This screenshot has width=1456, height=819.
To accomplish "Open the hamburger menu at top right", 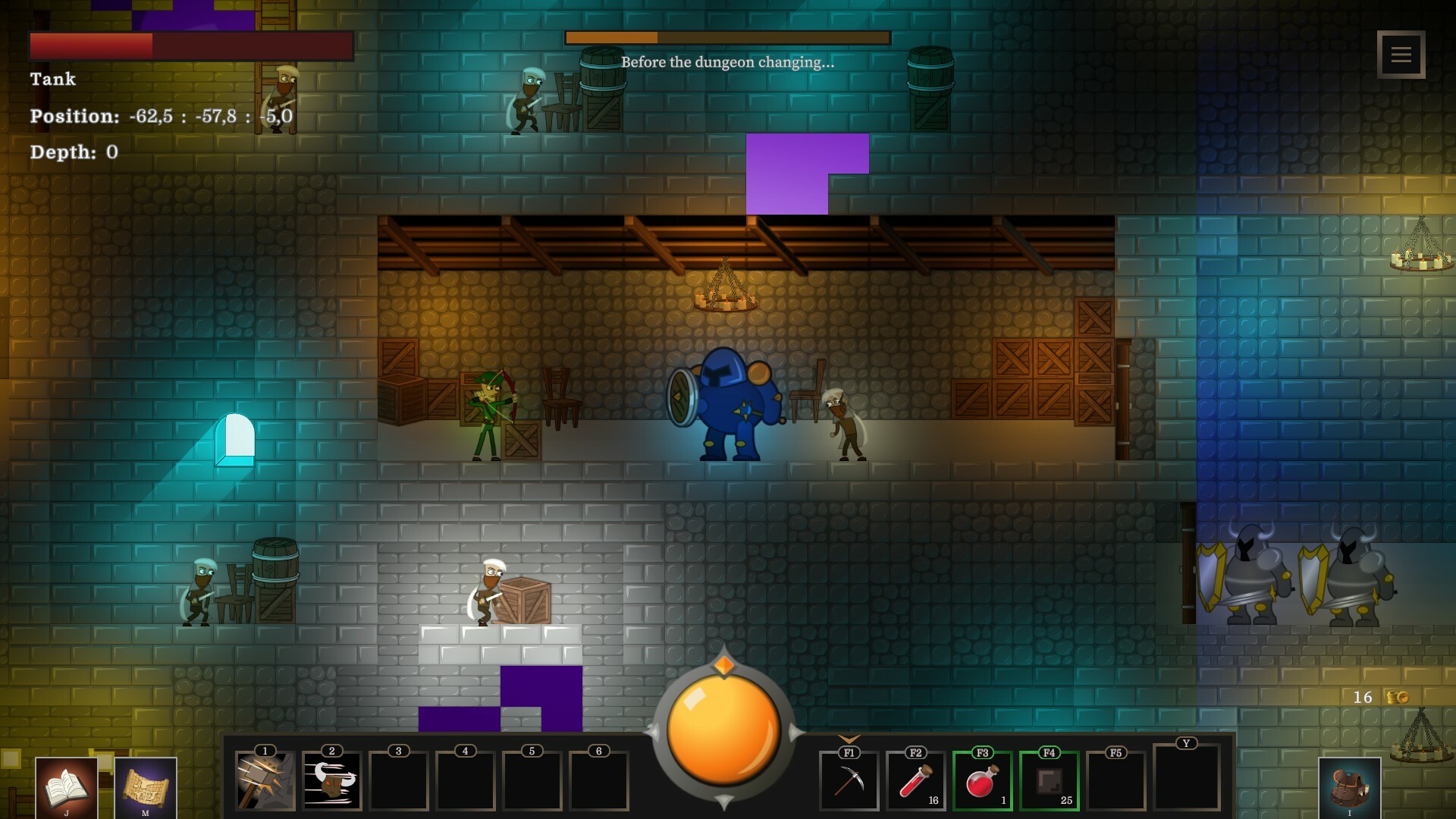I will click(1401, 54).
